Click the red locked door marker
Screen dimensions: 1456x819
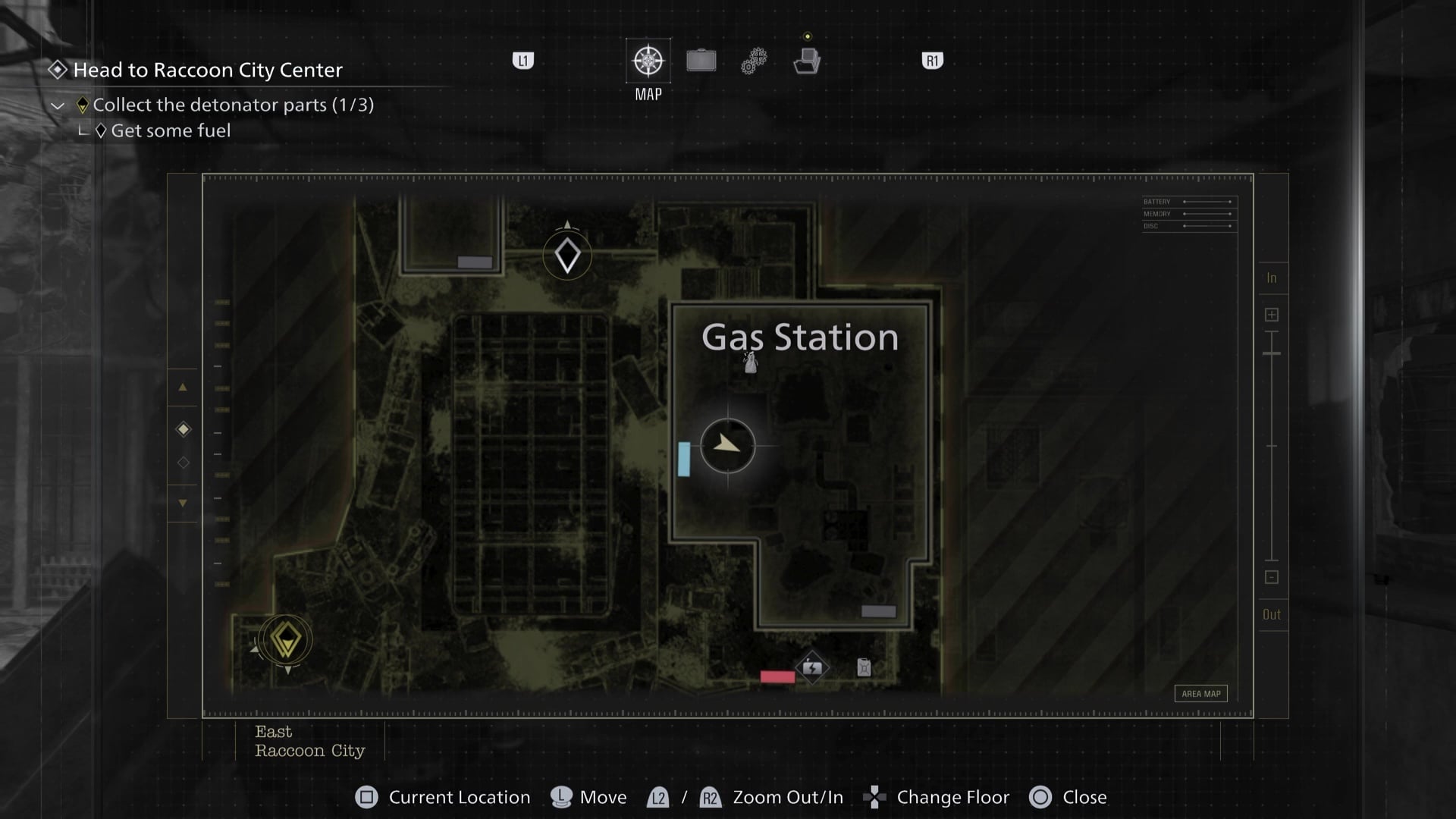pyautogui.click(x=777, y=676)
